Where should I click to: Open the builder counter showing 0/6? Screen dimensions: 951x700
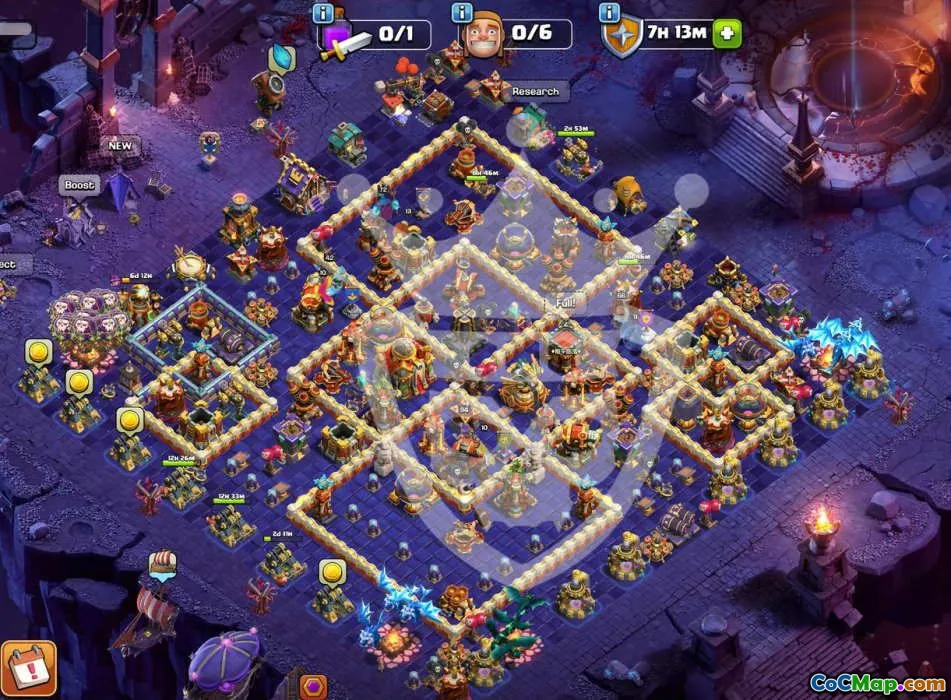(x=518, y=34)
